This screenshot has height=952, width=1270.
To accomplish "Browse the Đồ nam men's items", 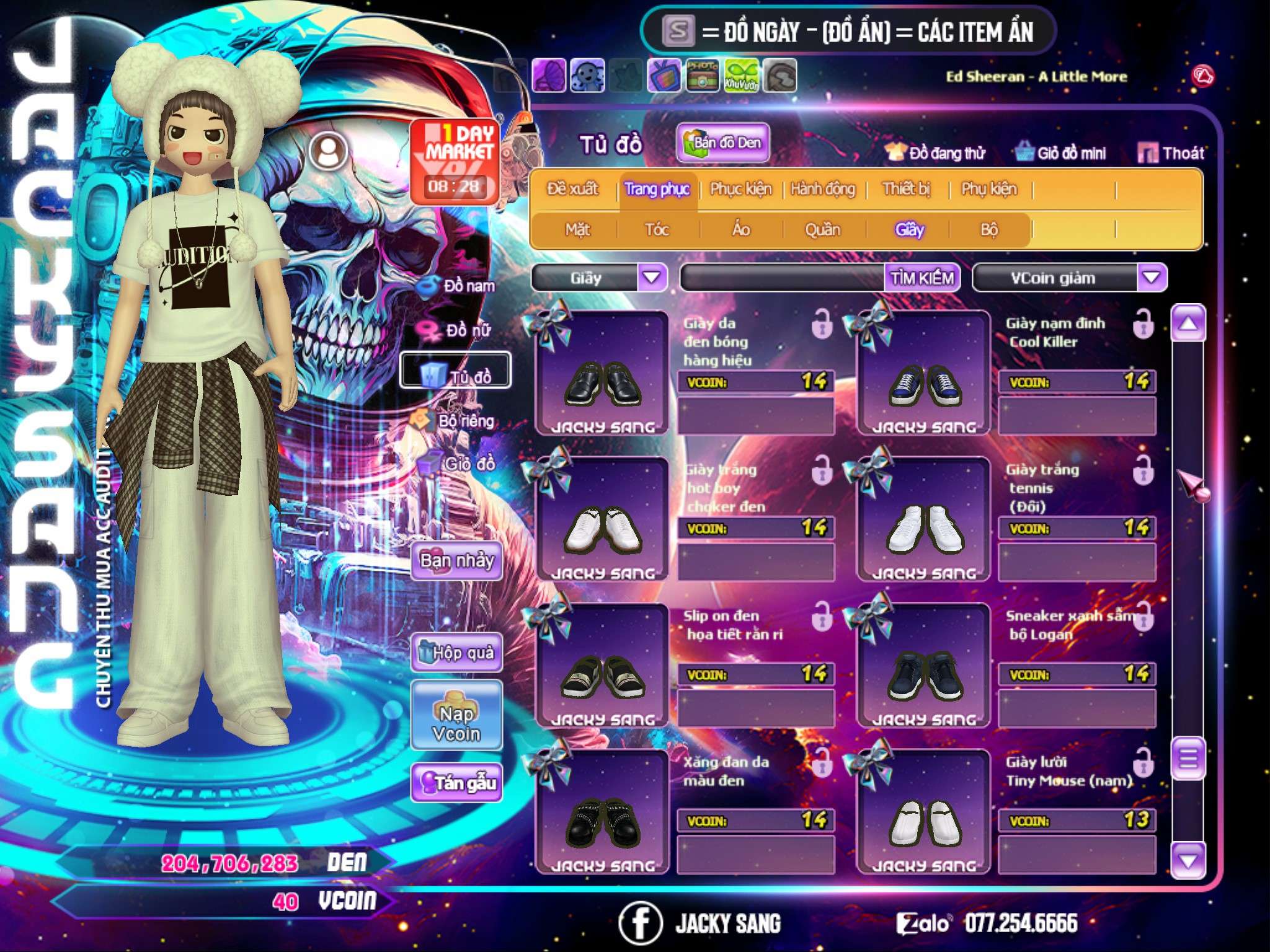I will click(459, 286).
